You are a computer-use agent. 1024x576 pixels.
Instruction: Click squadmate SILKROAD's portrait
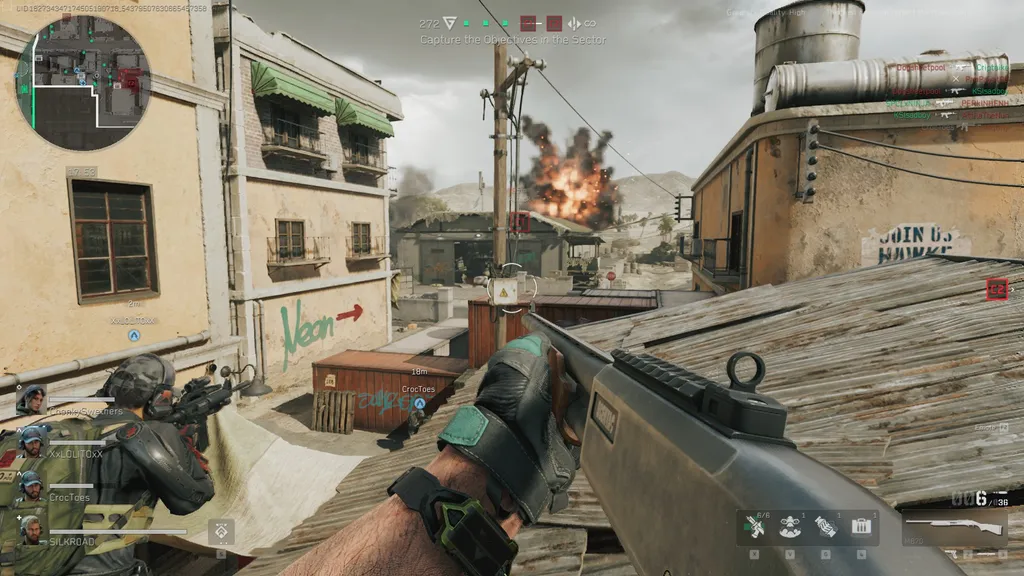[32, 529]
